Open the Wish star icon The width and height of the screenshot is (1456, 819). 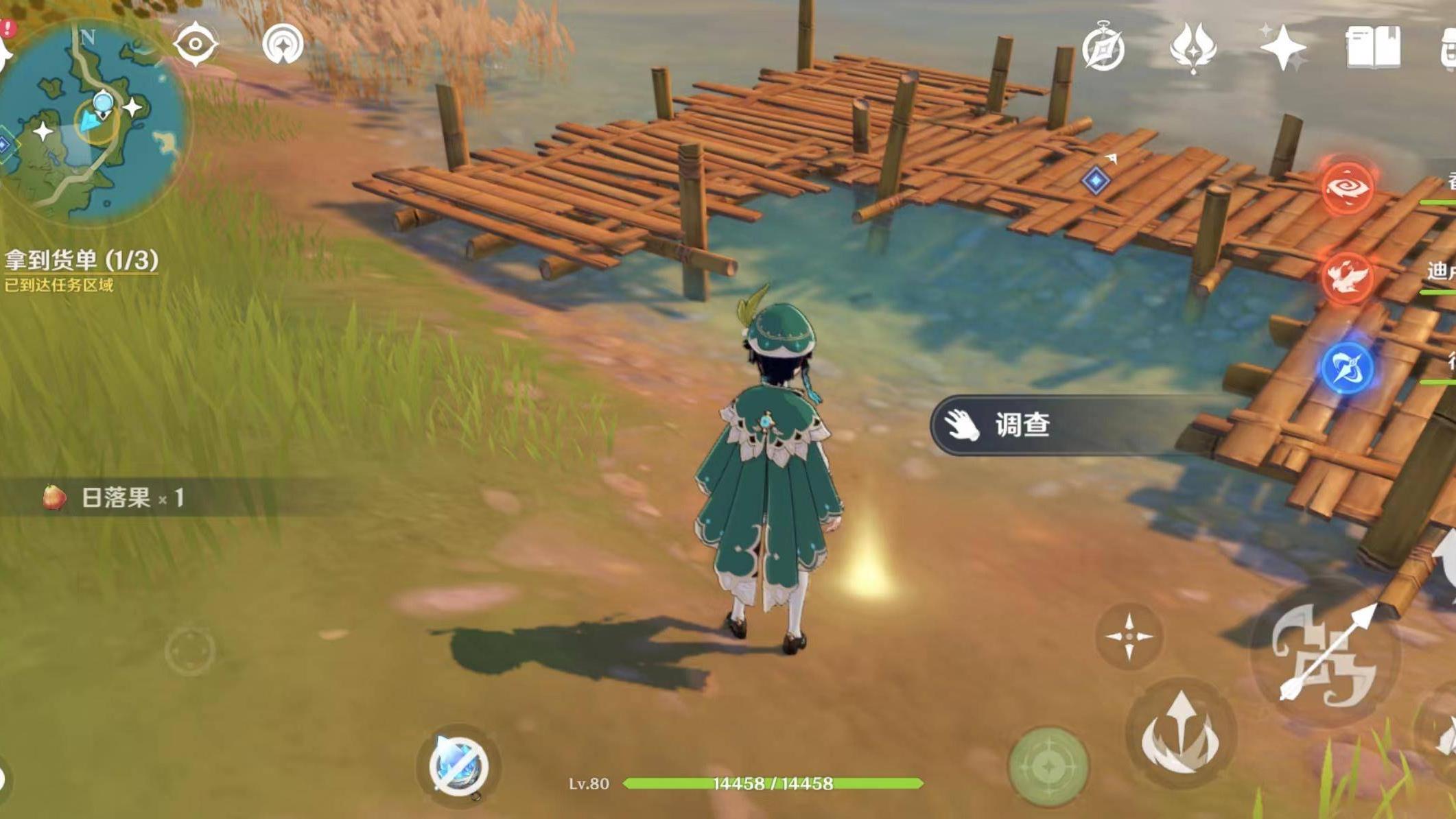(1283, 47)
